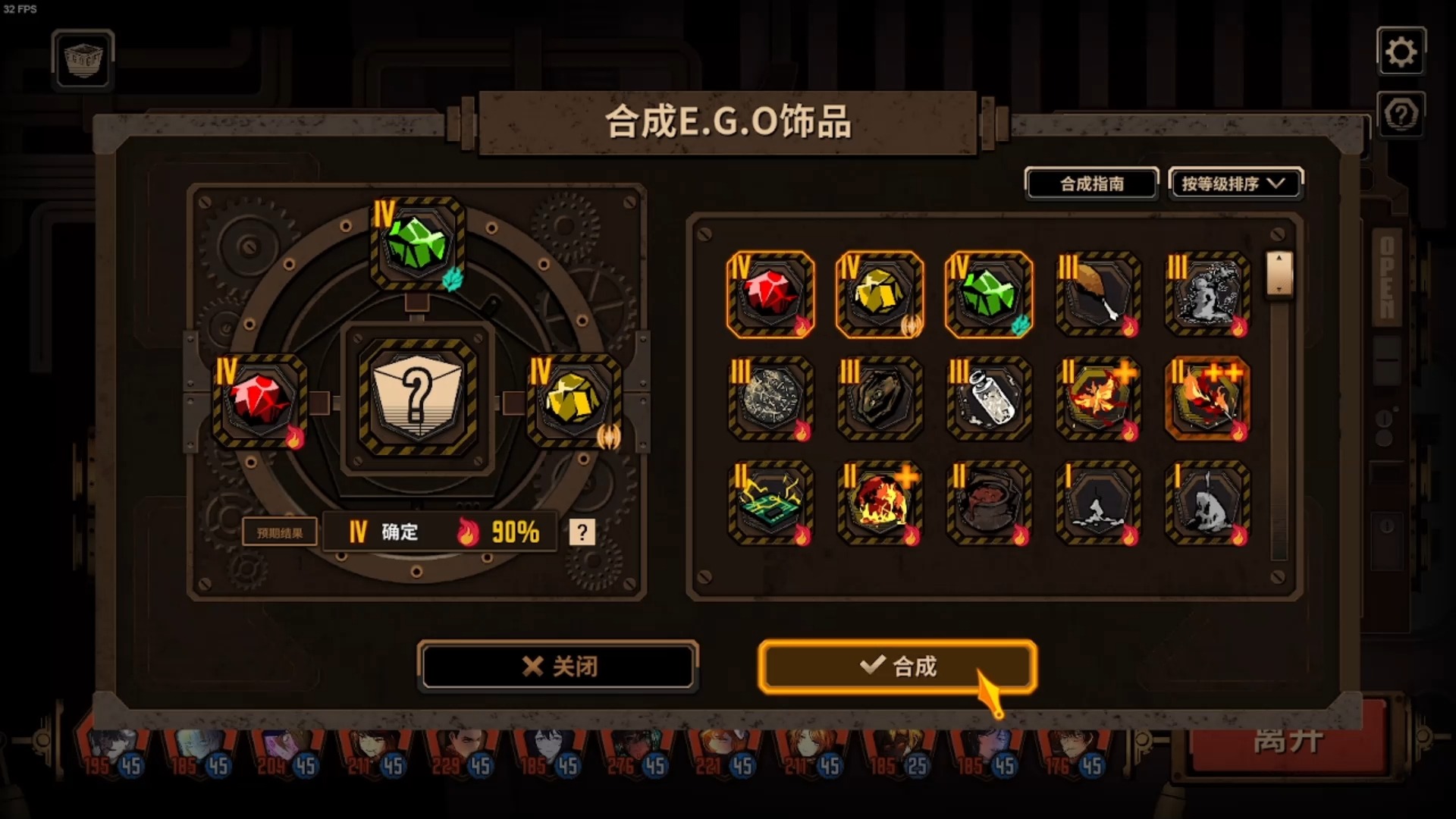Viewport: 1456px width, 819px height.
Task: Open the help question mark icon at top right
Action: (1402, 114)
